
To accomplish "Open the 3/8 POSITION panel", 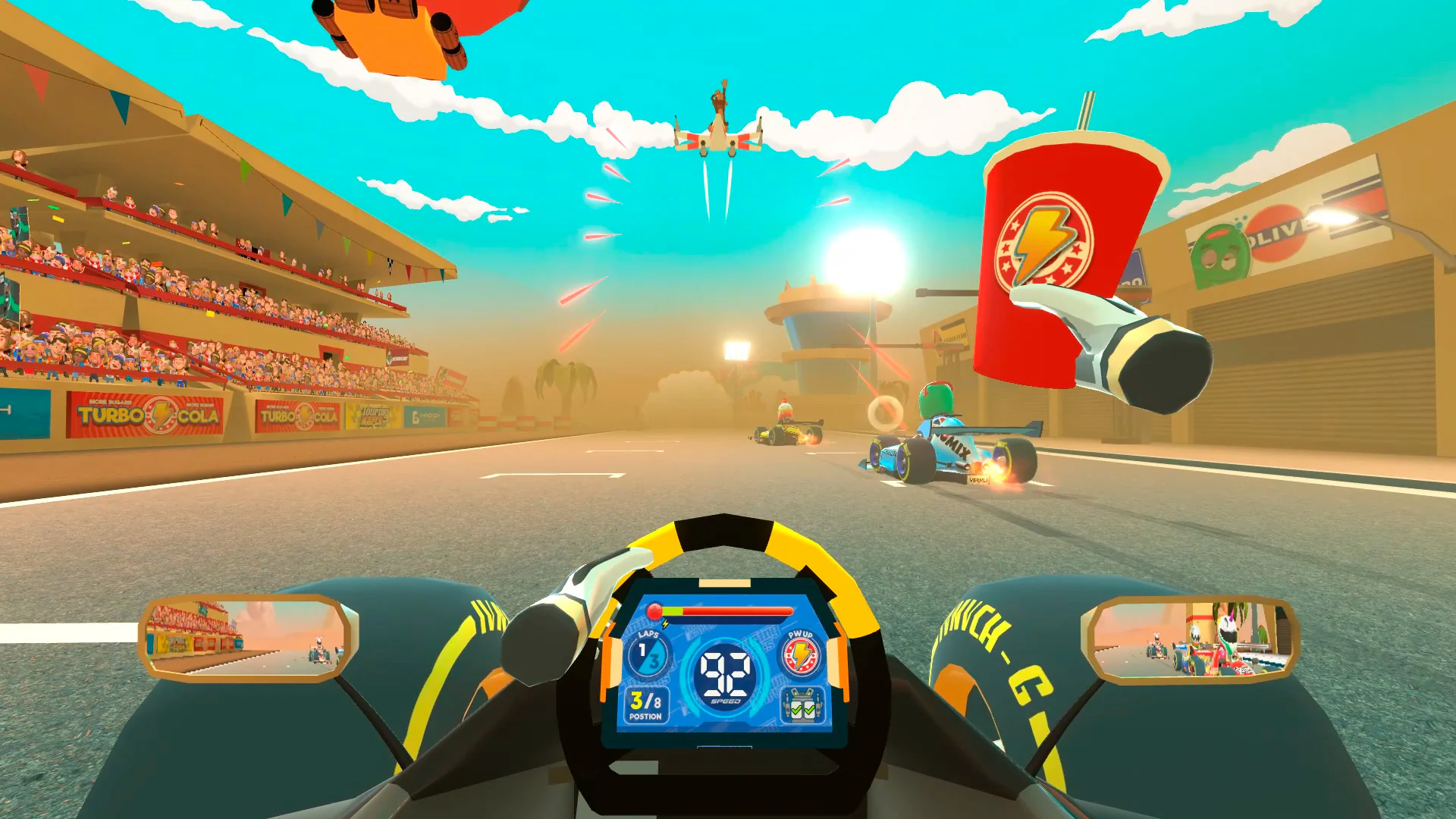I will 646,705.
